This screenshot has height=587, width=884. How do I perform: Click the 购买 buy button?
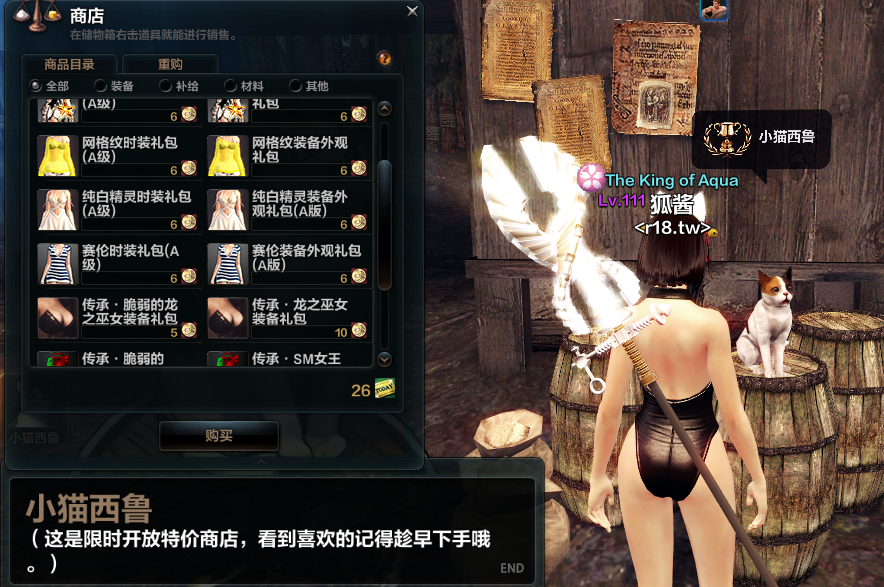tap(219, 436)
